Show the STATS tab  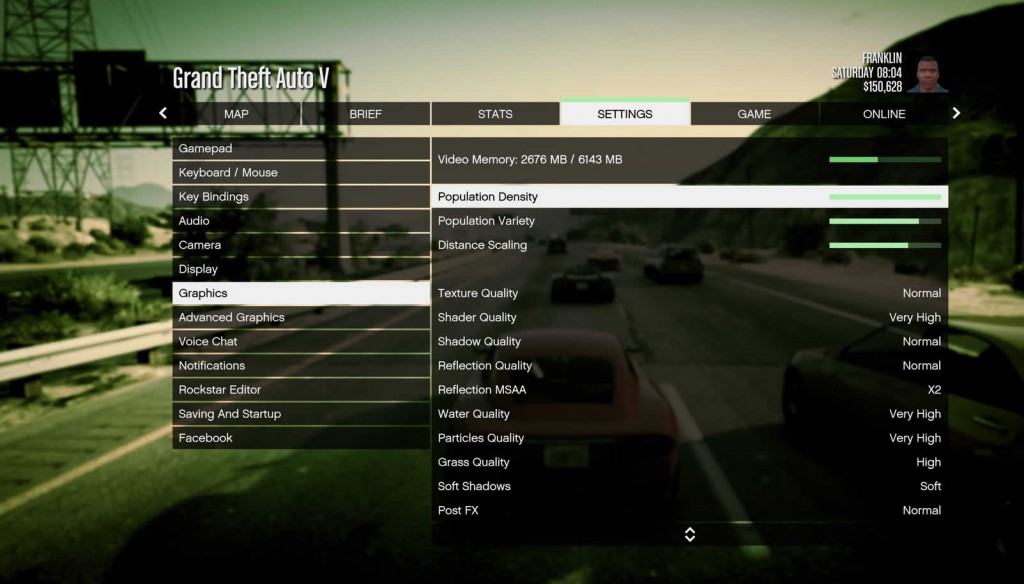click(x=495, y=114)
